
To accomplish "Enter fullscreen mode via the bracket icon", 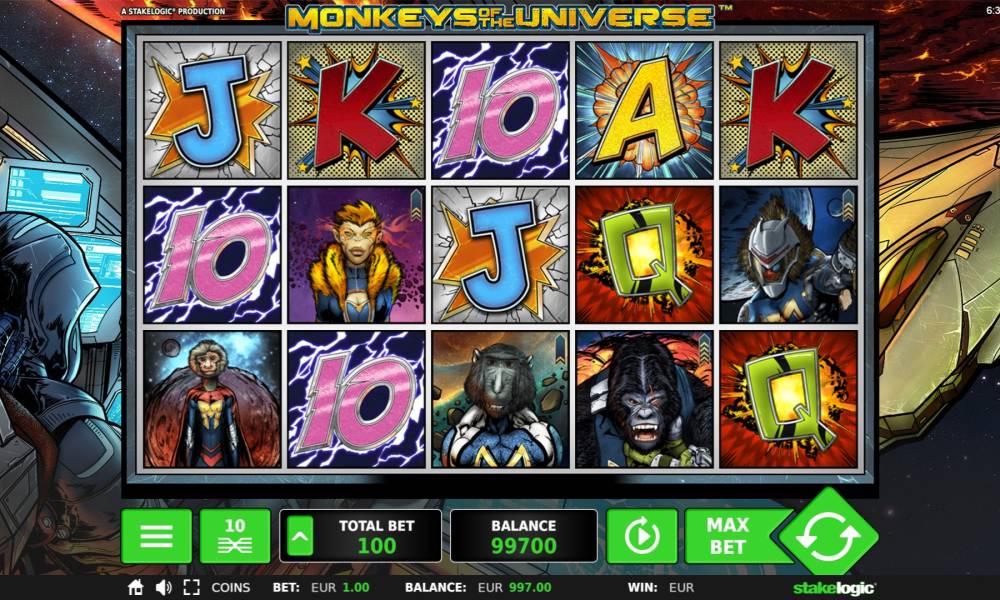I will tap(192, 588).
